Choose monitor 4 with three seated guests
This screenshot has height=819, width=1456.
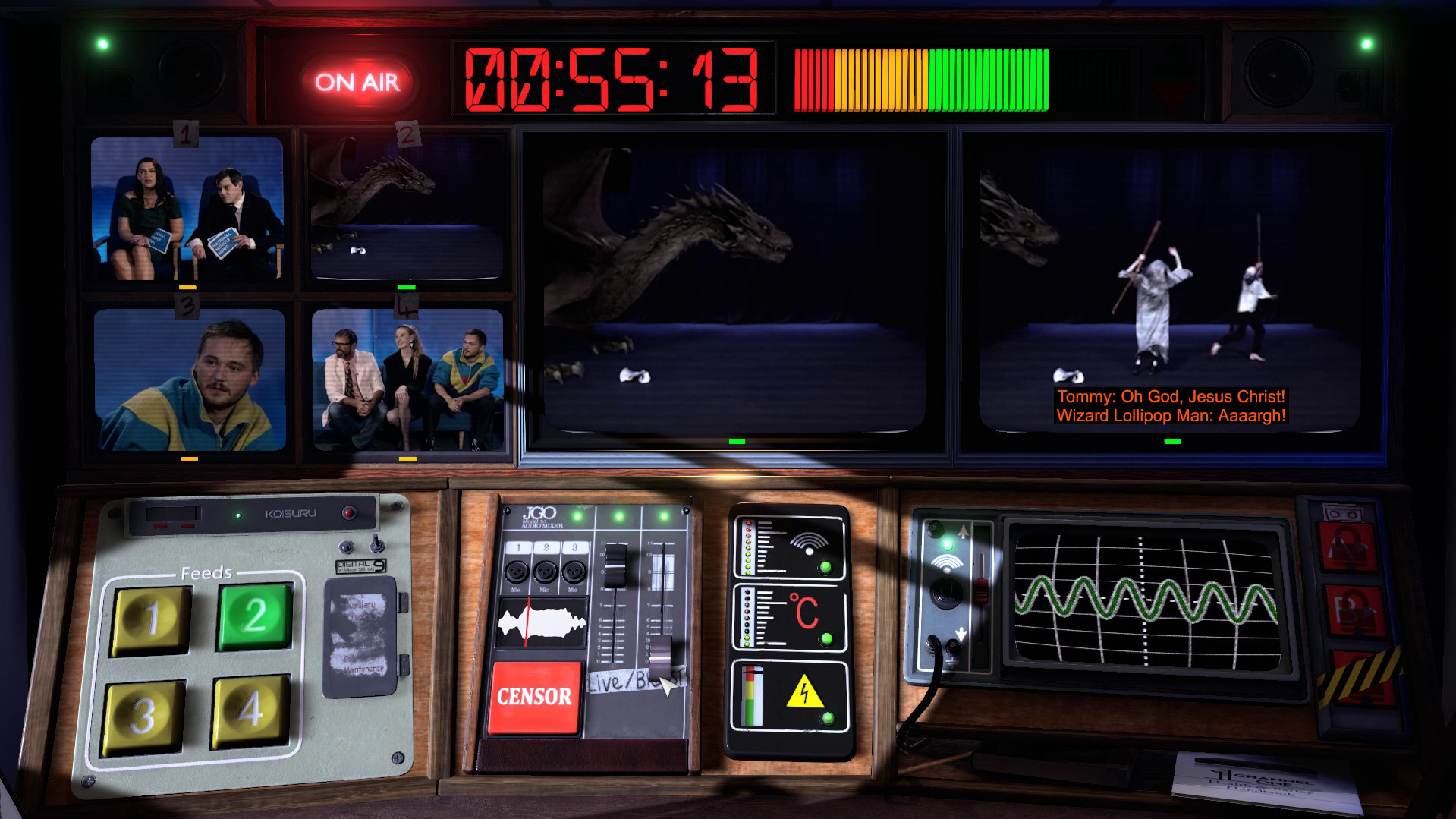(407, 379)
